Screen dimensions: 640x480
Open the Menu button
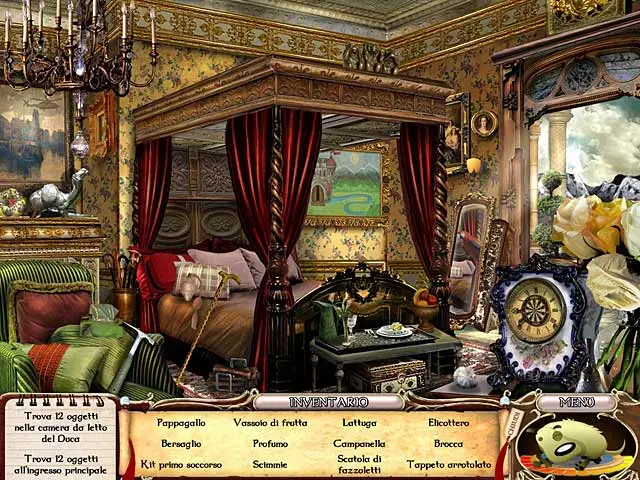[575, 402]
